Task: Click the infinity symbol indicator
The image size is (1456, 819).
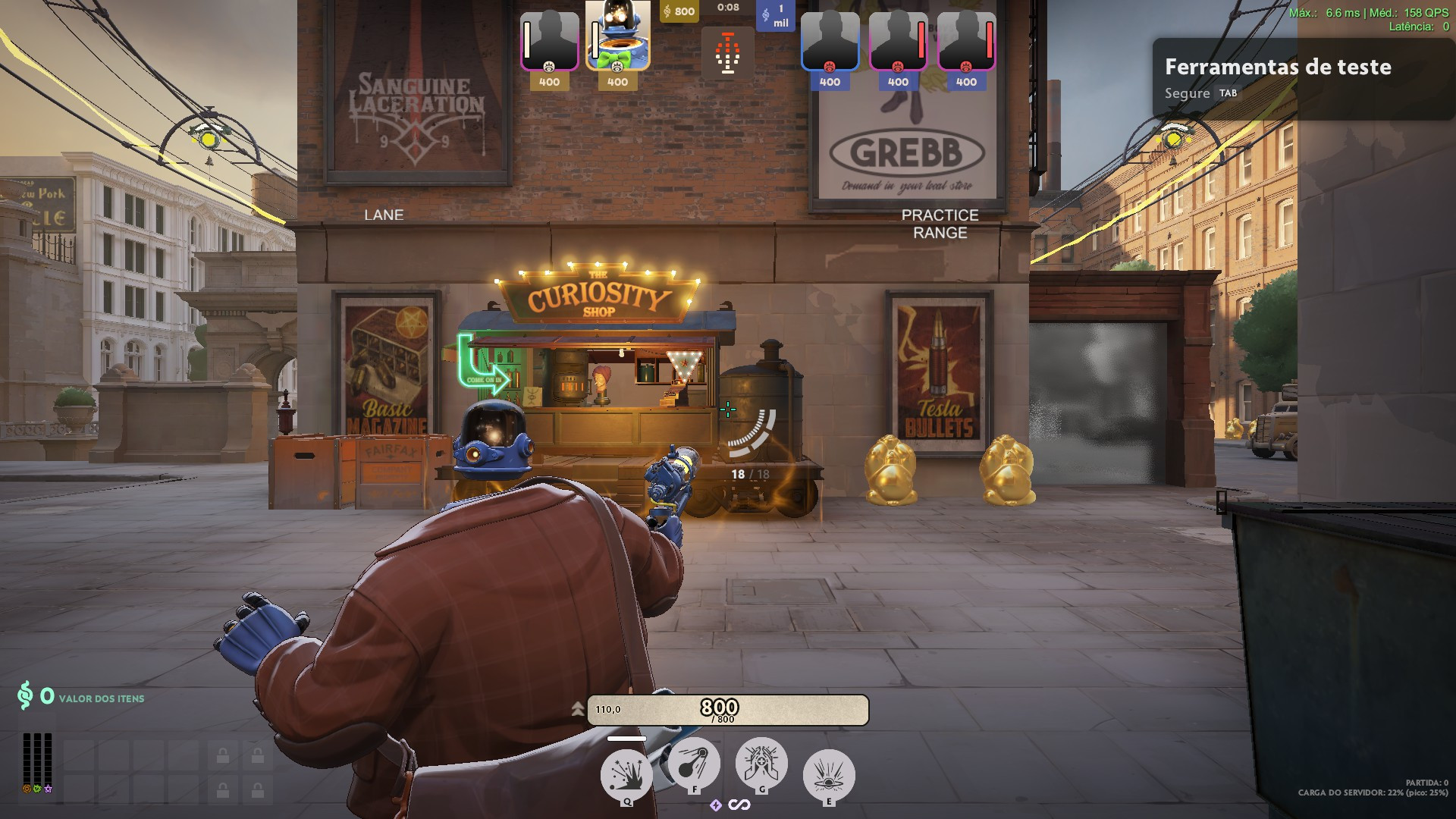Action: 739,805
